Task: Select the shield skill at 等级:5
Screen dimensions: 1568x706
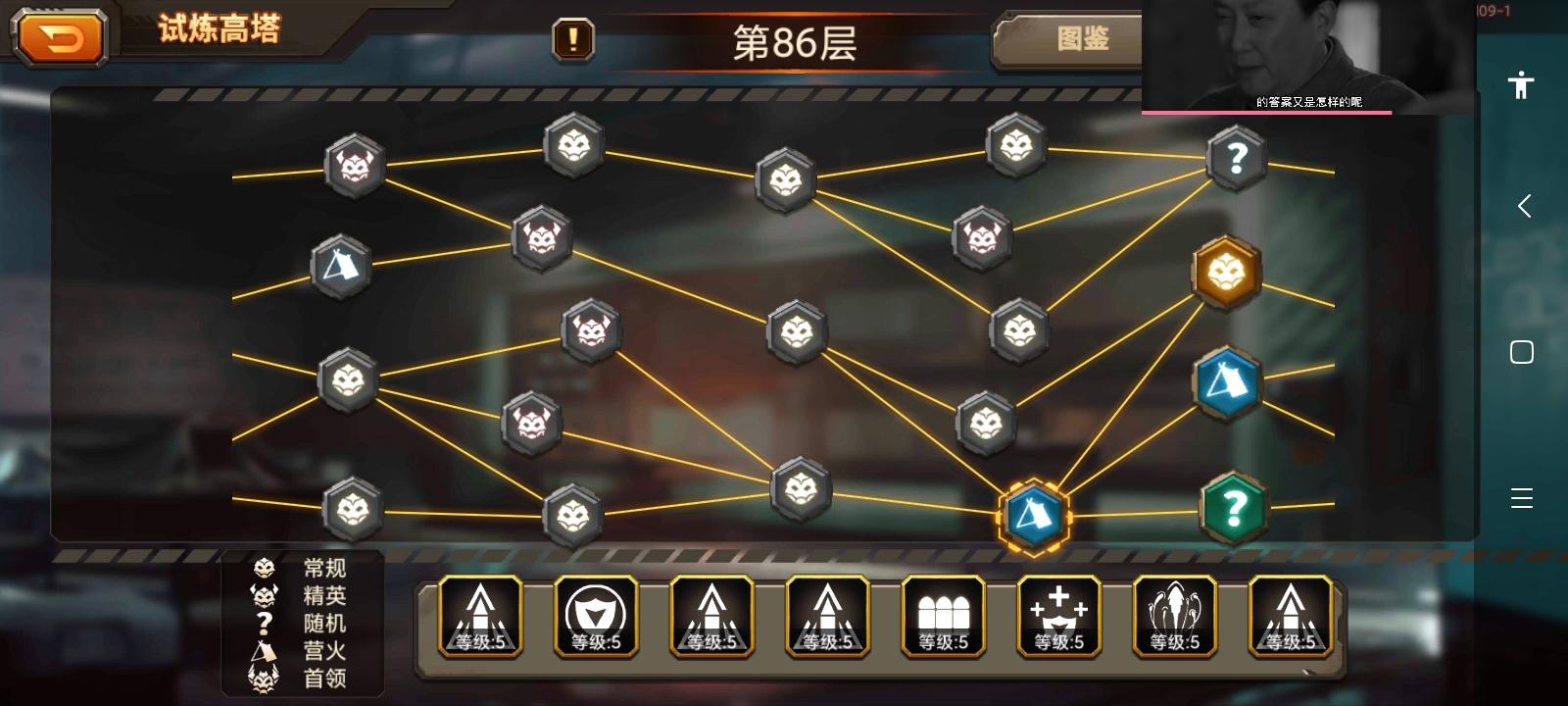Action: coord(596,617)
